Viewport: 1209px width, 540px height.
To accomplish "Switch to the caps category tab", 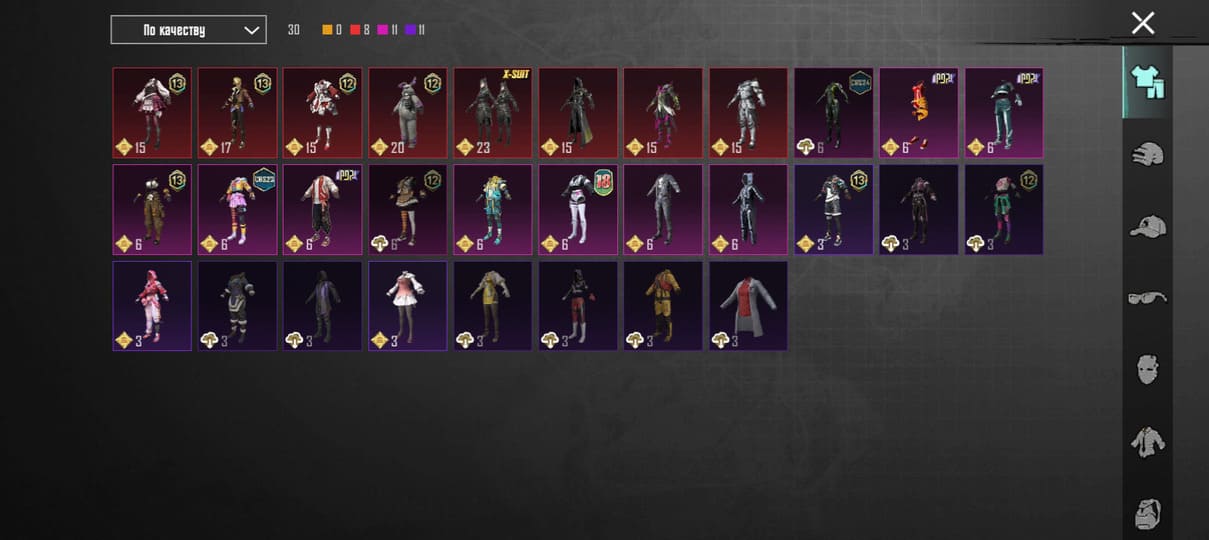I will point(1146,226).
